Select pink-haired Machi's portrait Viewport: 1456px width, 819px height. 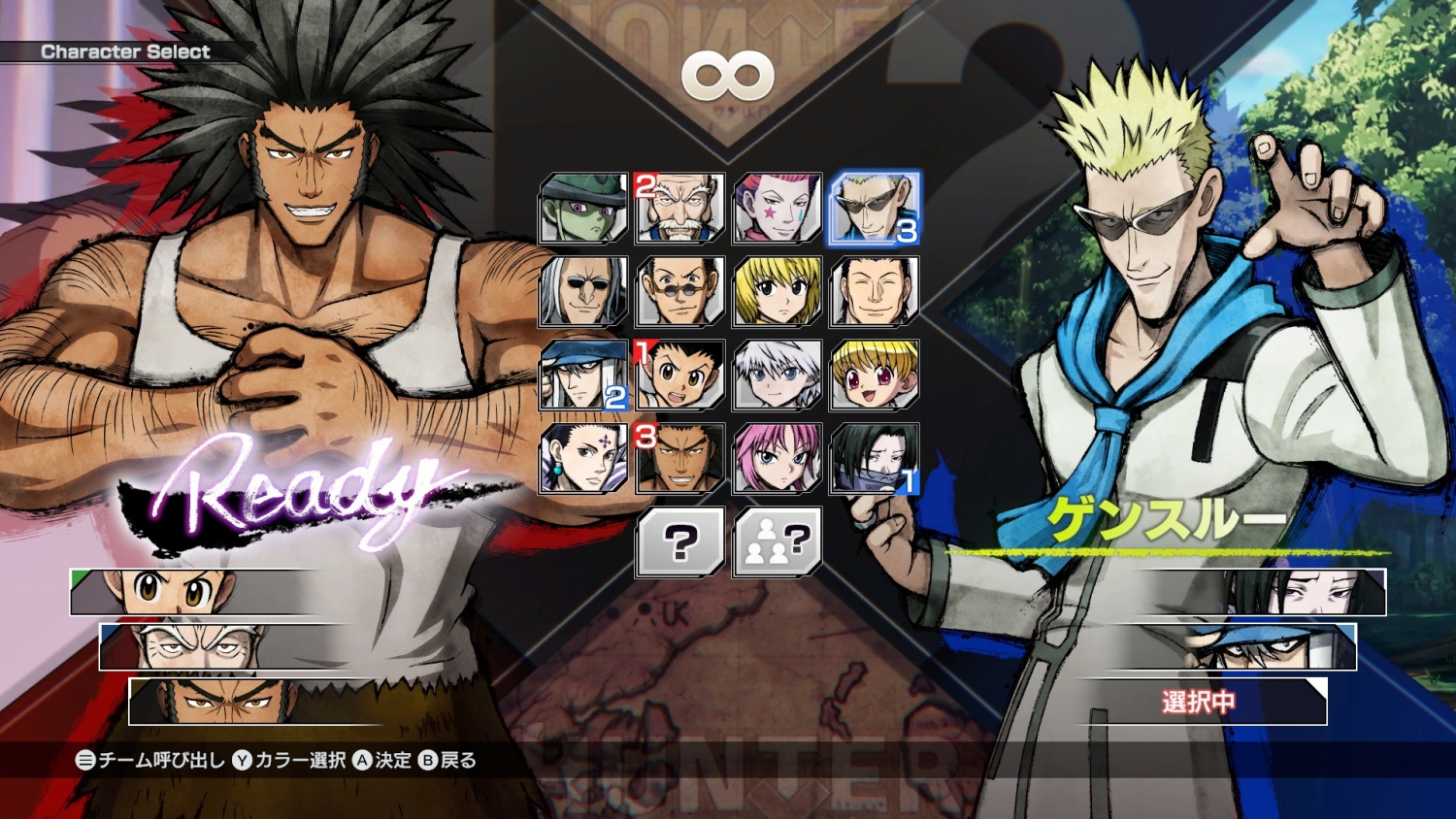(778, 458)
